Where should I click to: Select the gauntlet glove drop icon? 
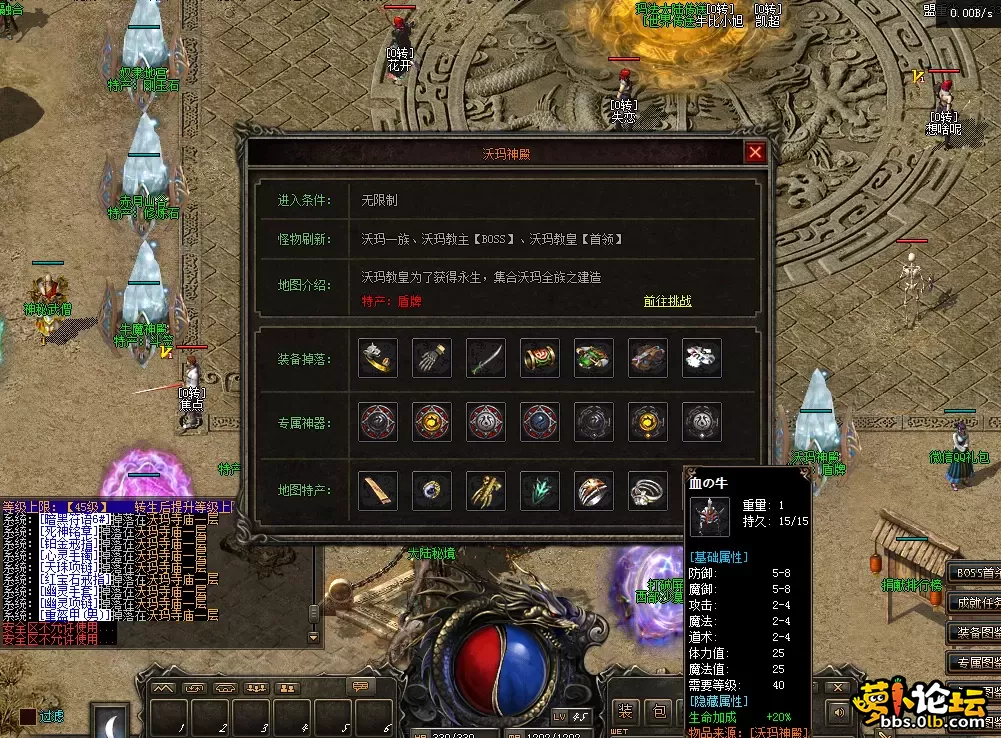(x=432, y=358)
